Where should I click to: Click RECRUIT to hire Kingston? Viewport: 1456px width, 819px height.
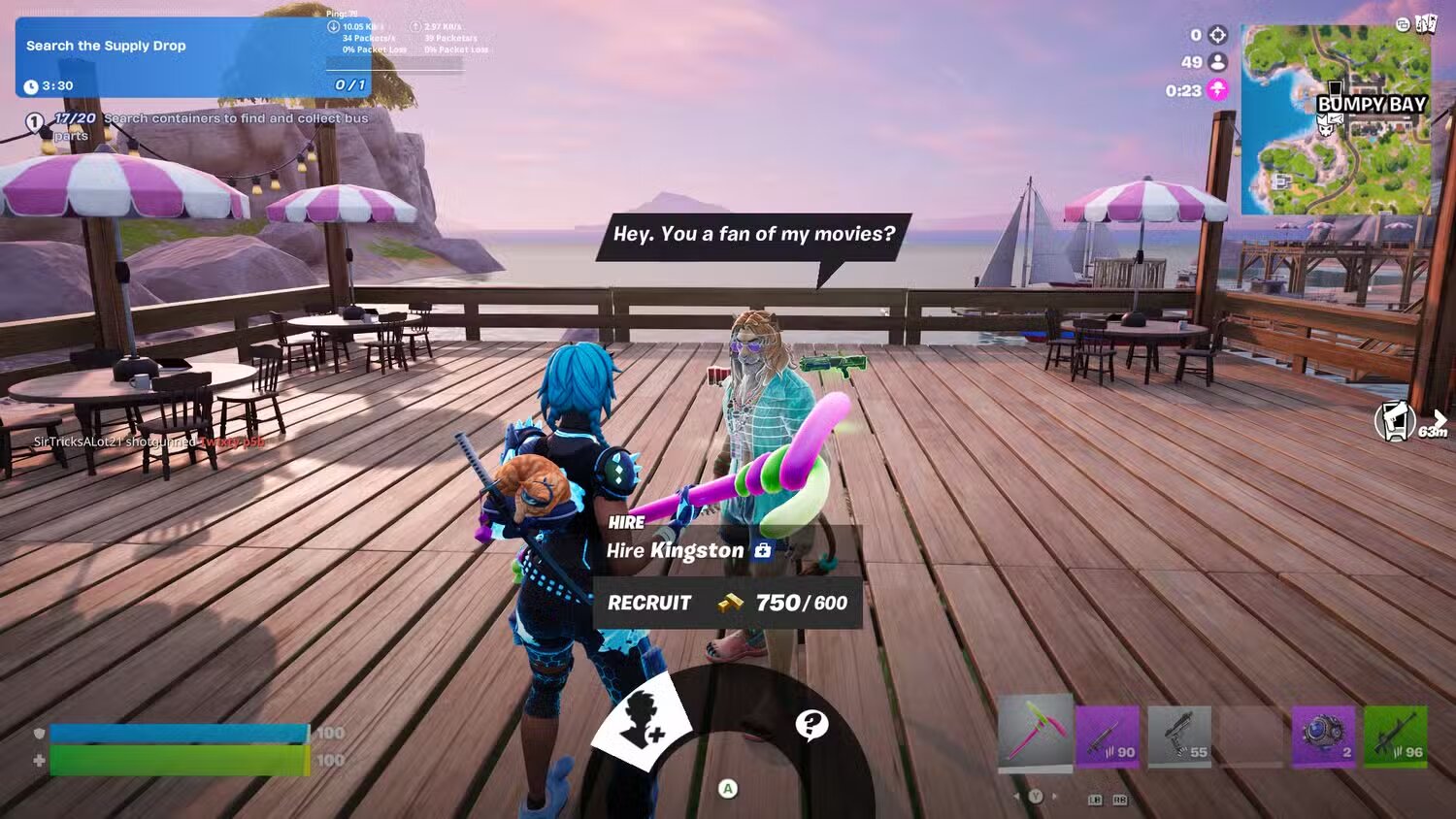[x=647, y=603]
